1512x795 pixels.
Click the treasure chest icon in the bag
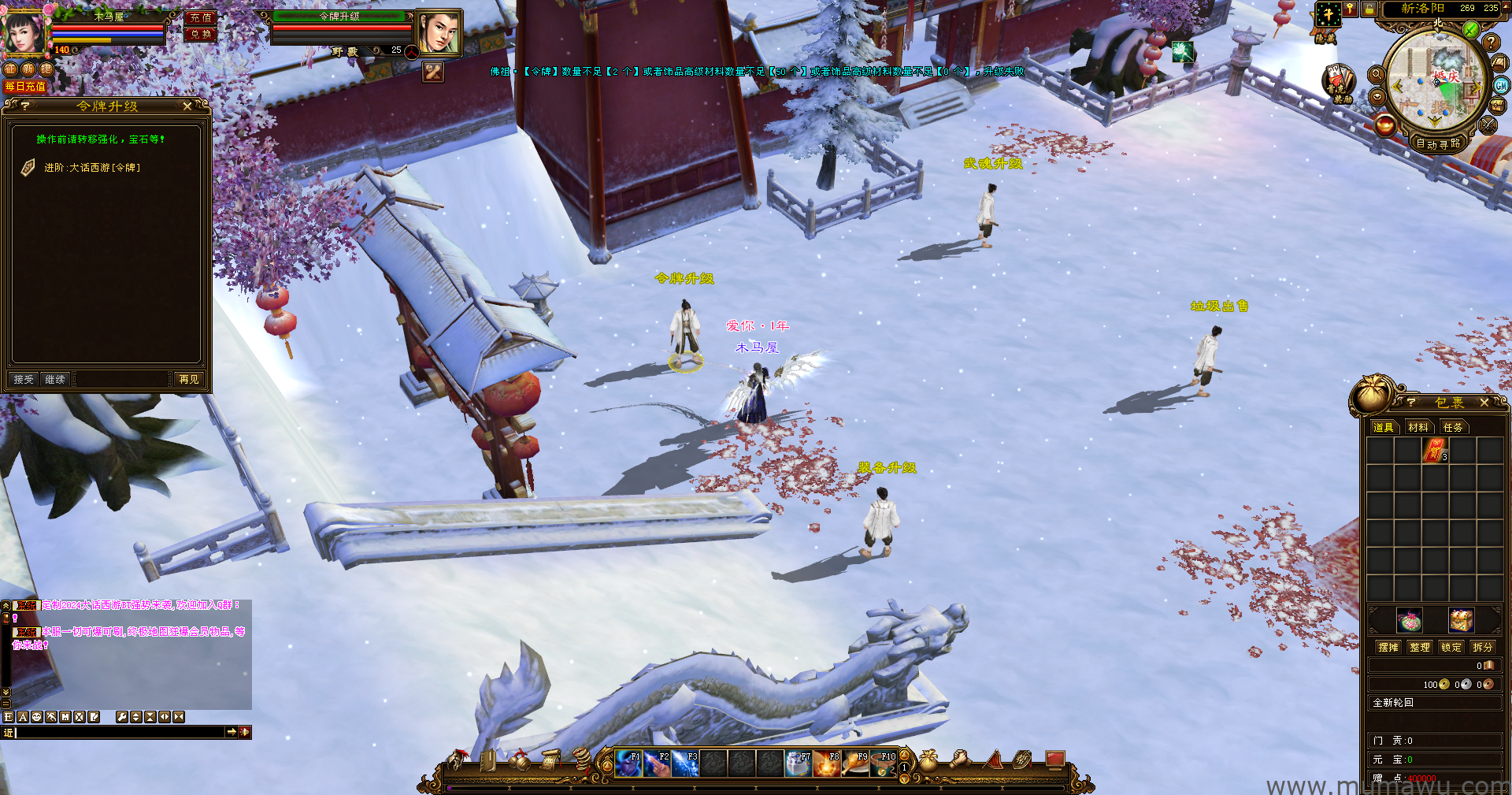[x=1462, y=621]
